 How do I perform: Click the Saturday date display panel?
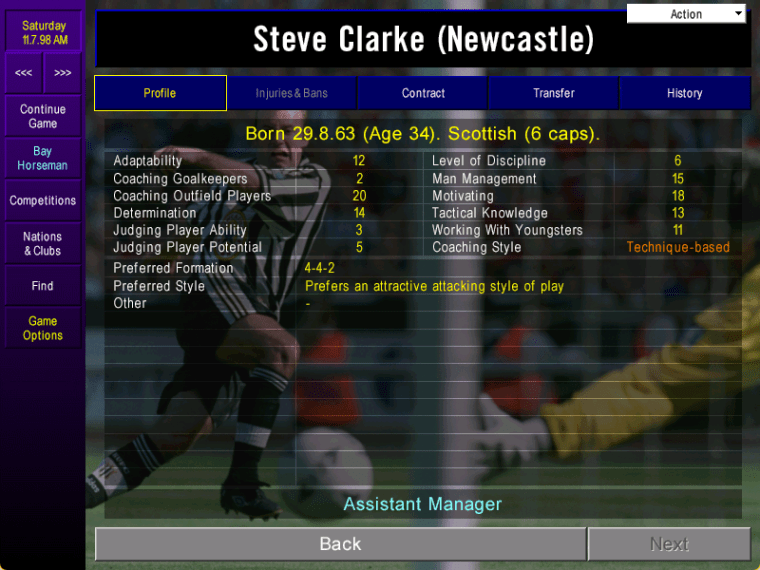(x=44, y=33)
